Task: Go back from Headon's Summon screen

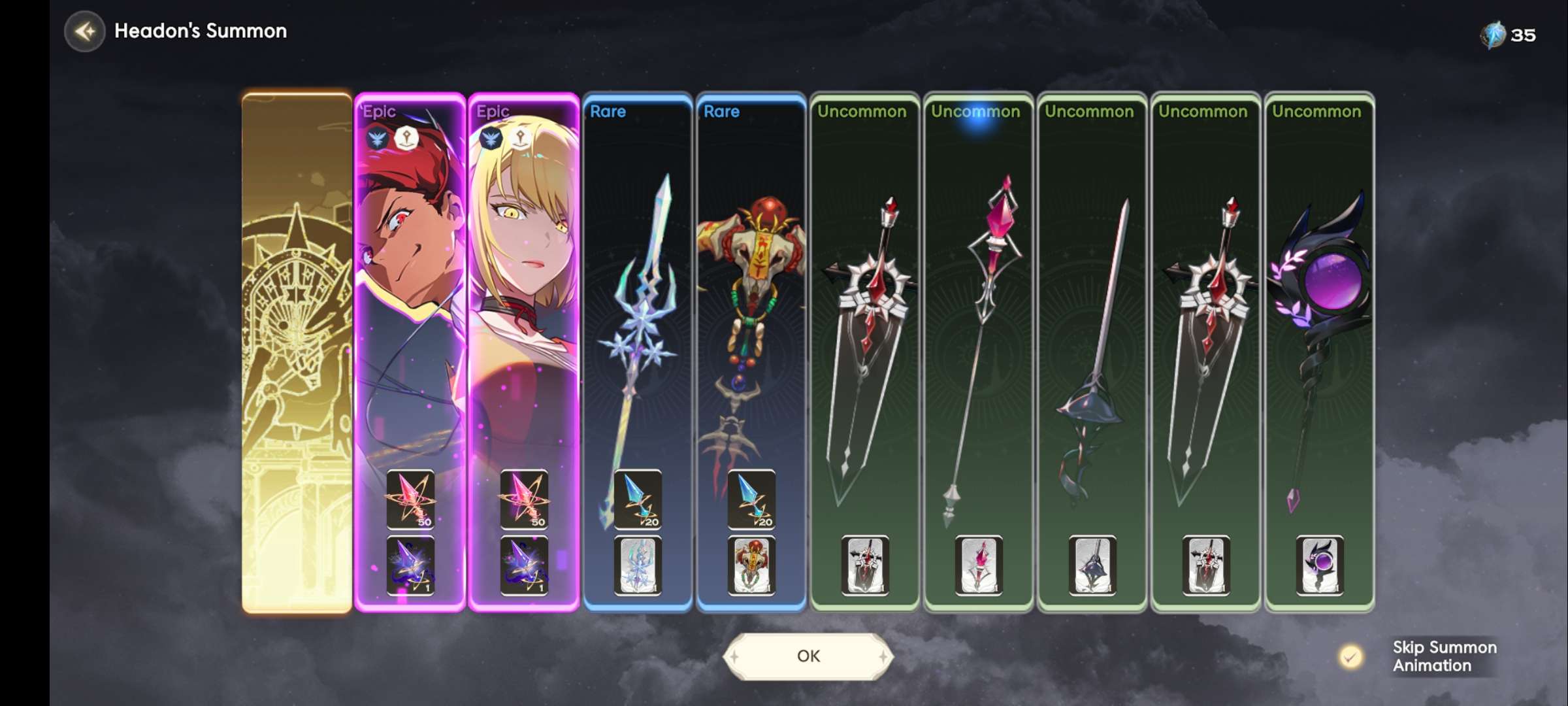Action: pyautogui.click(x=85, y=31)
